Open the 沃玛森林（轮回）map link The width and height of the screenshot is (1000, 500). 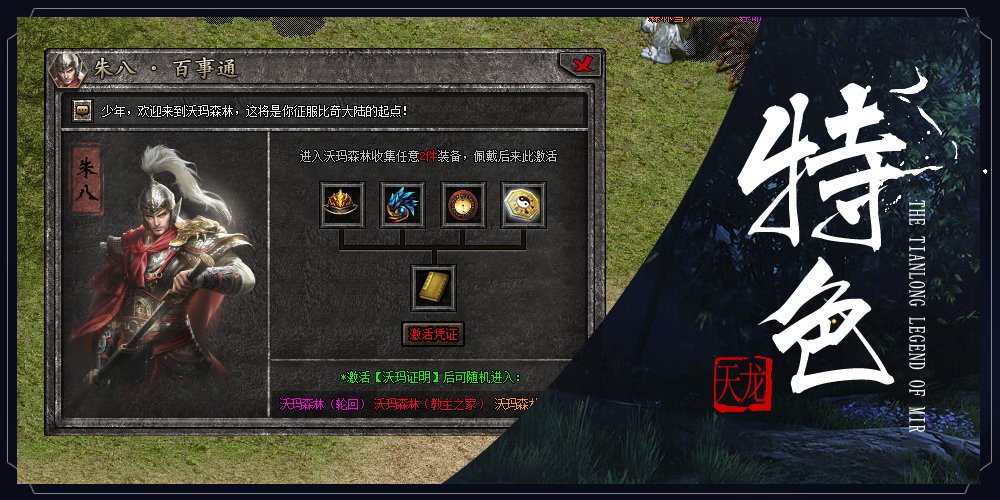pyautogui.click(x=322, y=404)
